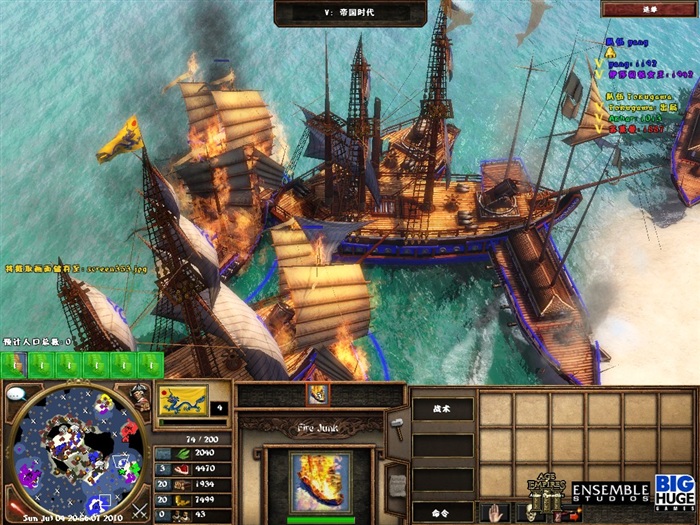Select the Fire Junk unit portrait
The width and height of the screenshot is (700, 525).
click(320, 481)
